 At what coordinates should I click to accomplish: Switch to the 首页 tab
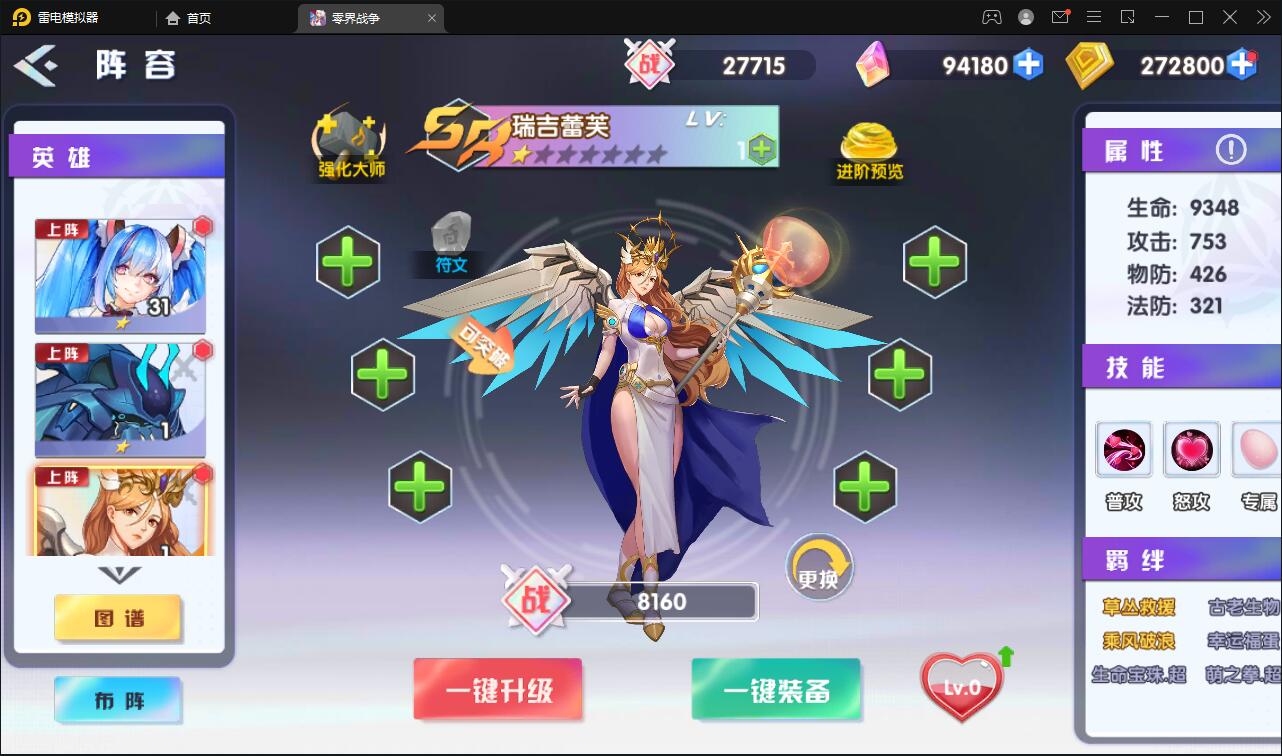pyautogui.click(x=195, y=17)
